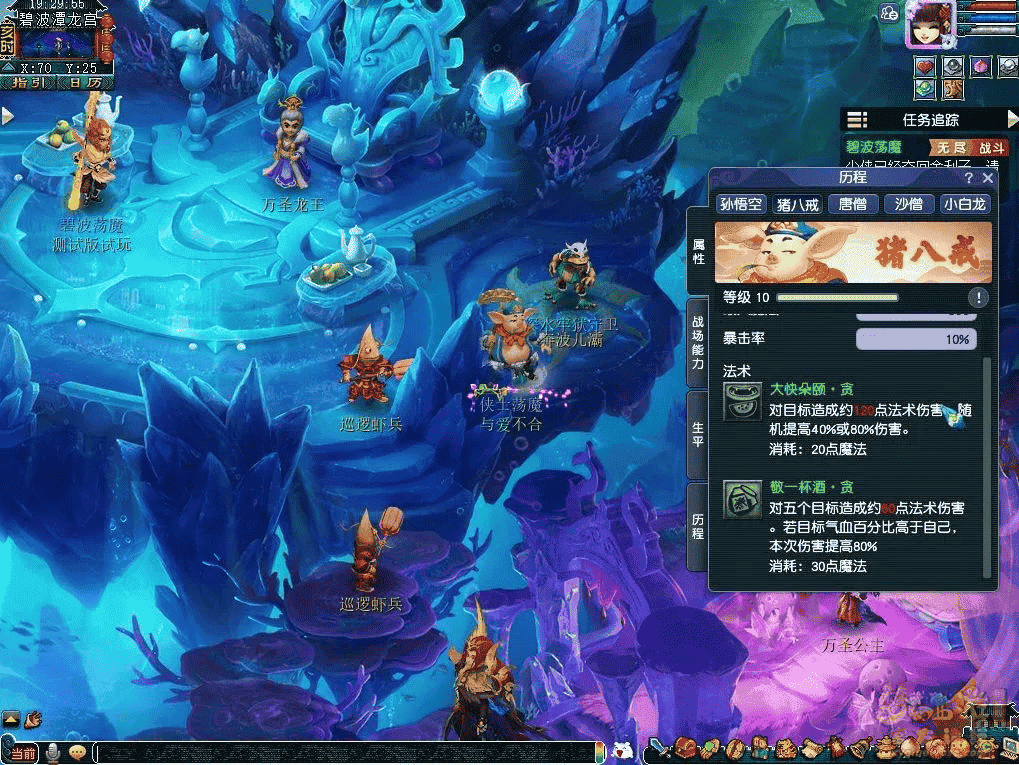This screenshot has width=1019, height=765.
Task: Switch to the 孙悟空 character tab
Action: pos(741,204)
